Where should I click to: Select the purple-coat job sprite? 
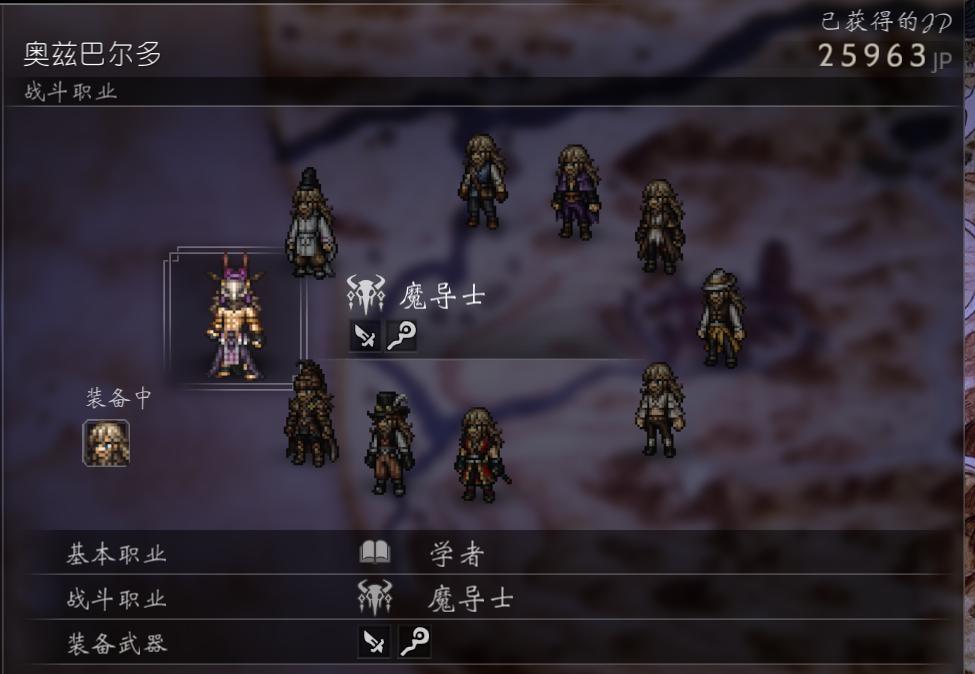tap(575, 192)
